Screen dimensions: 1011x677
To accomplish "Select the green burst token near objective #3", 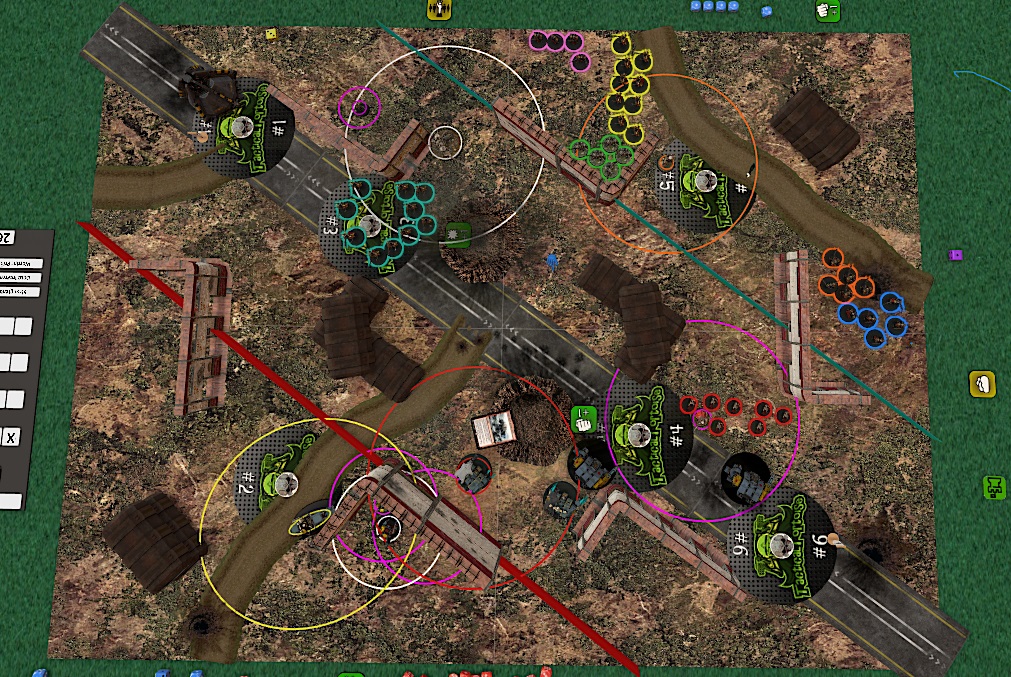I will tap(458, 232).
